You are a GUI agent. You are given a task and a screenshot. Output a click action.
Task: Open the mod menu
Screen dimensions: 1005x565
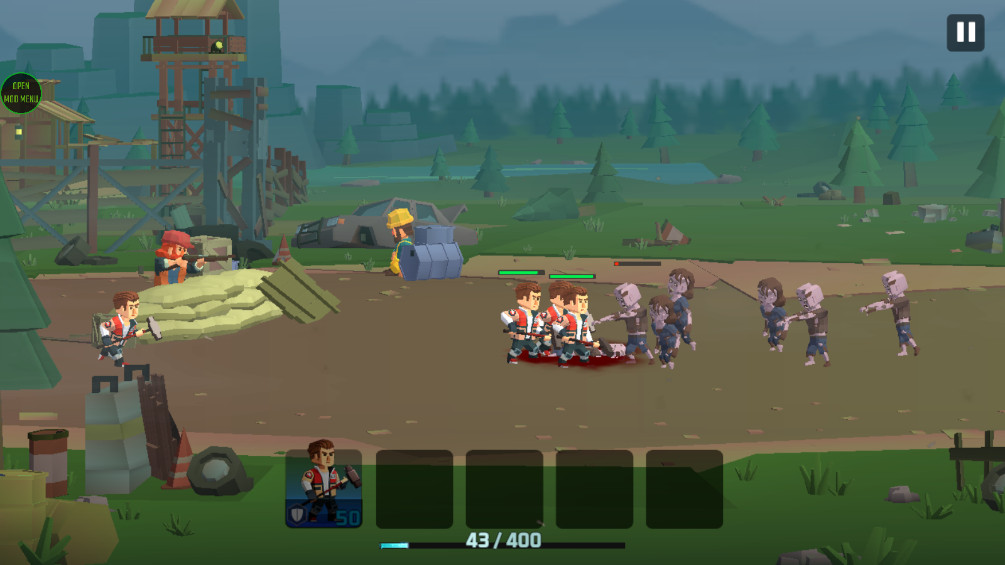pos(20,93)
